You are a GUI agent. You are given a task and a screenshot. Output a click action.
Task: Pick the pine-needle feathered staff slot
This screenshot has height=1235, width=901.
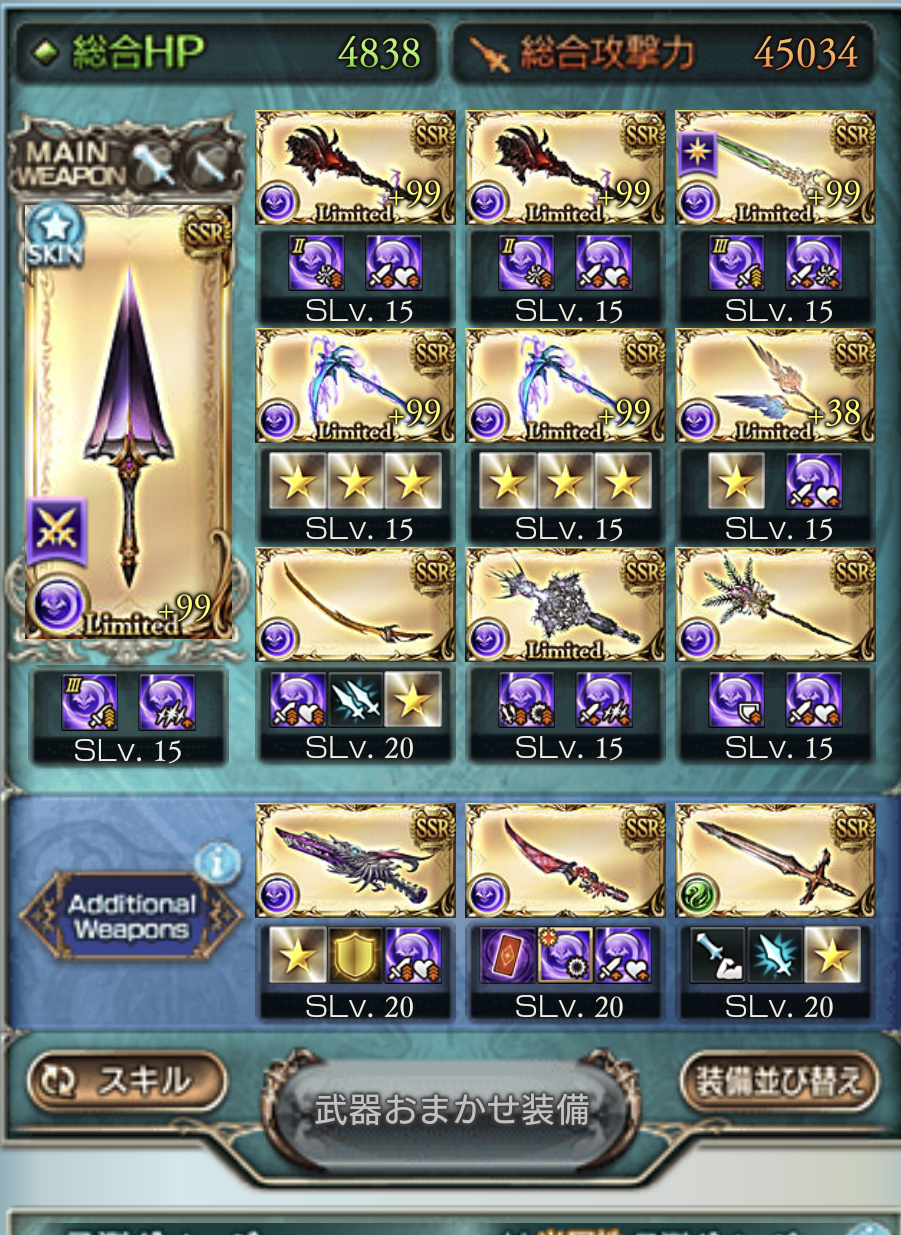[x=775, y=604]
